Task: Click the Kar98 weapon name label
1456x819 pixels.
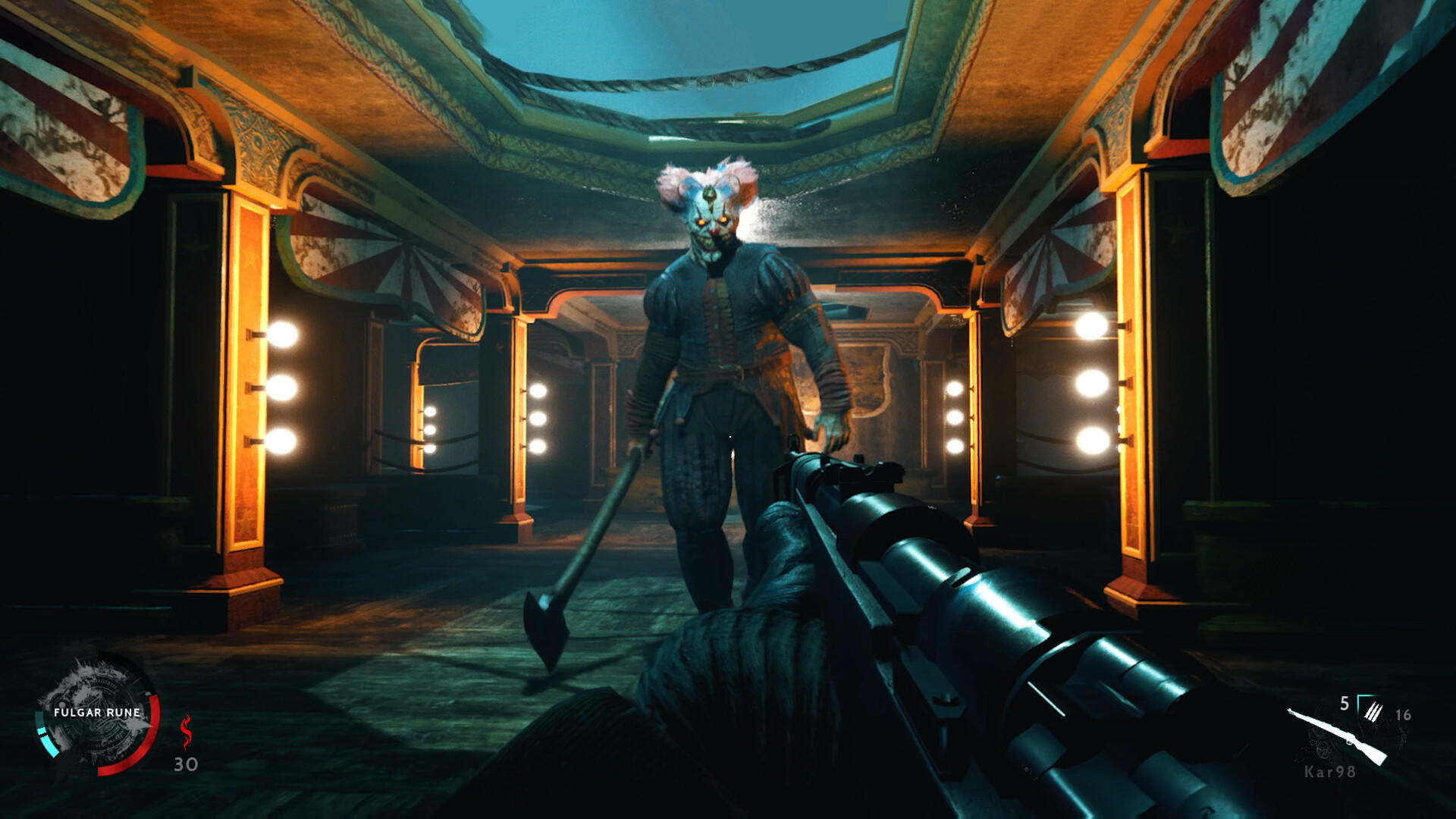Action: coord(1330,772)
